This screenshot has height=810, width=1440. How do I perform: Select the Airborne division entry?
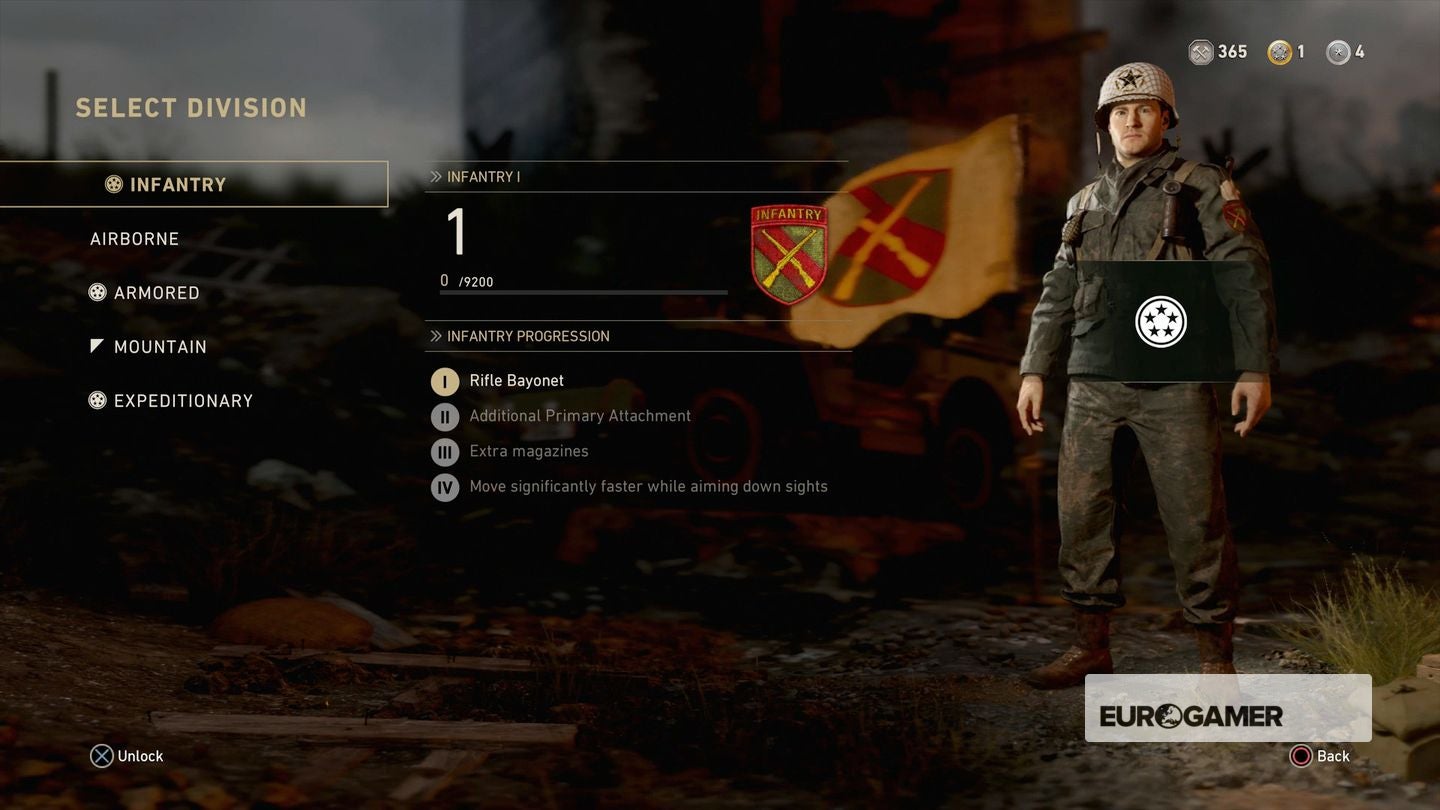[135, 238]
